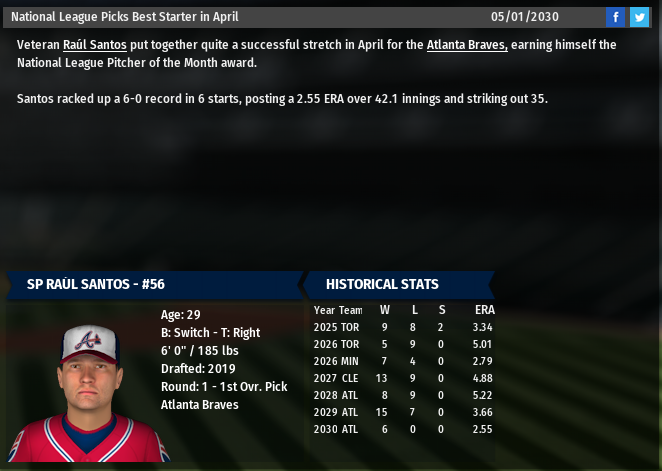
Task: Open the Atlanta Braves team link
Action: 467,45
